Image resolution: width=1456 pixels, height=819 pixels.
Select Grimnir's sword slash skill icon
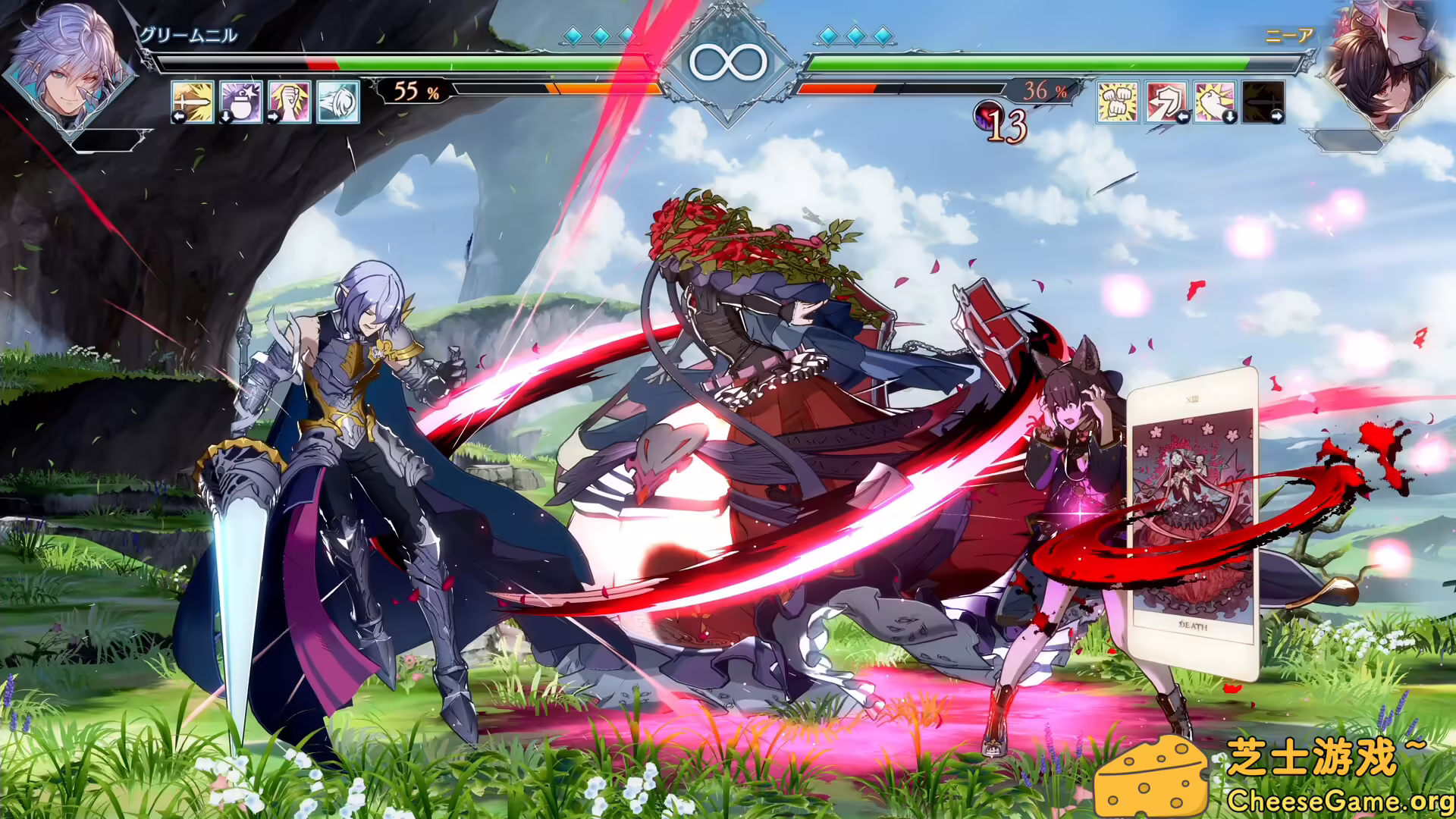point(193,103)
